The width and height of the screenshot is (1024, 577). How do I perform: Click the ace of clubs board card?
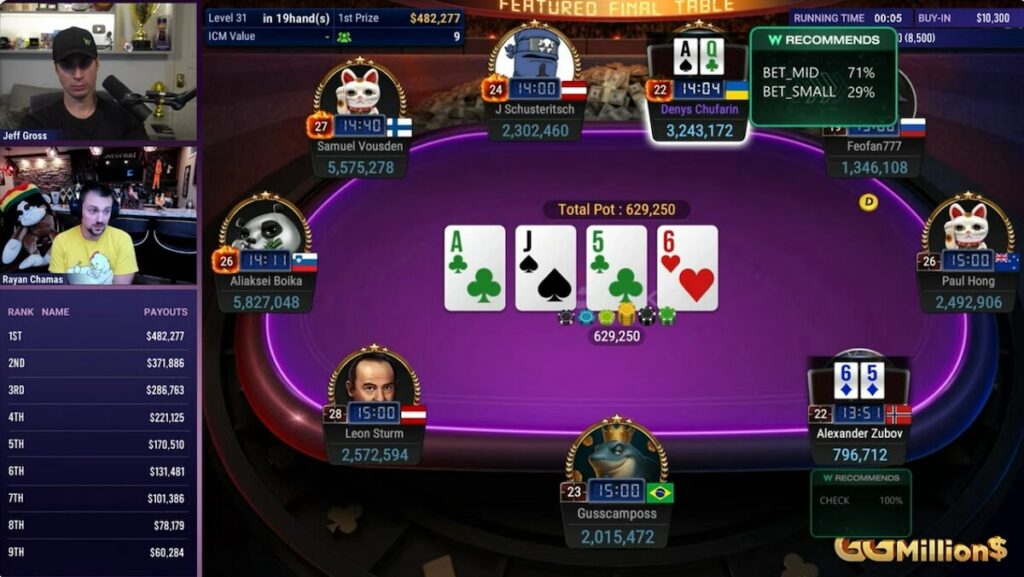pyautogui.click(x=475, y=267)
